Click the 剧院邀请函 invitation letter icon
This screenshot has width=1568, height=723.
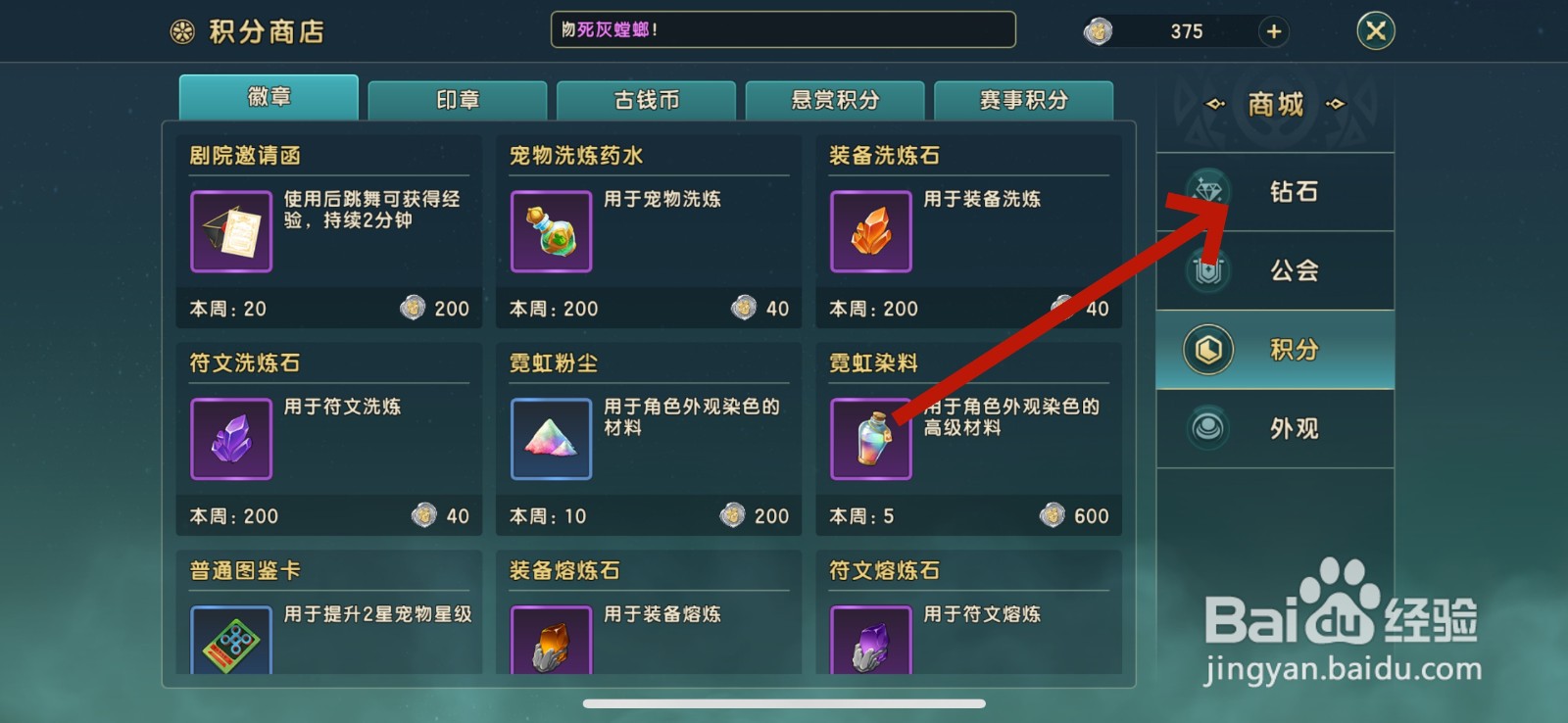coord(231,231)
